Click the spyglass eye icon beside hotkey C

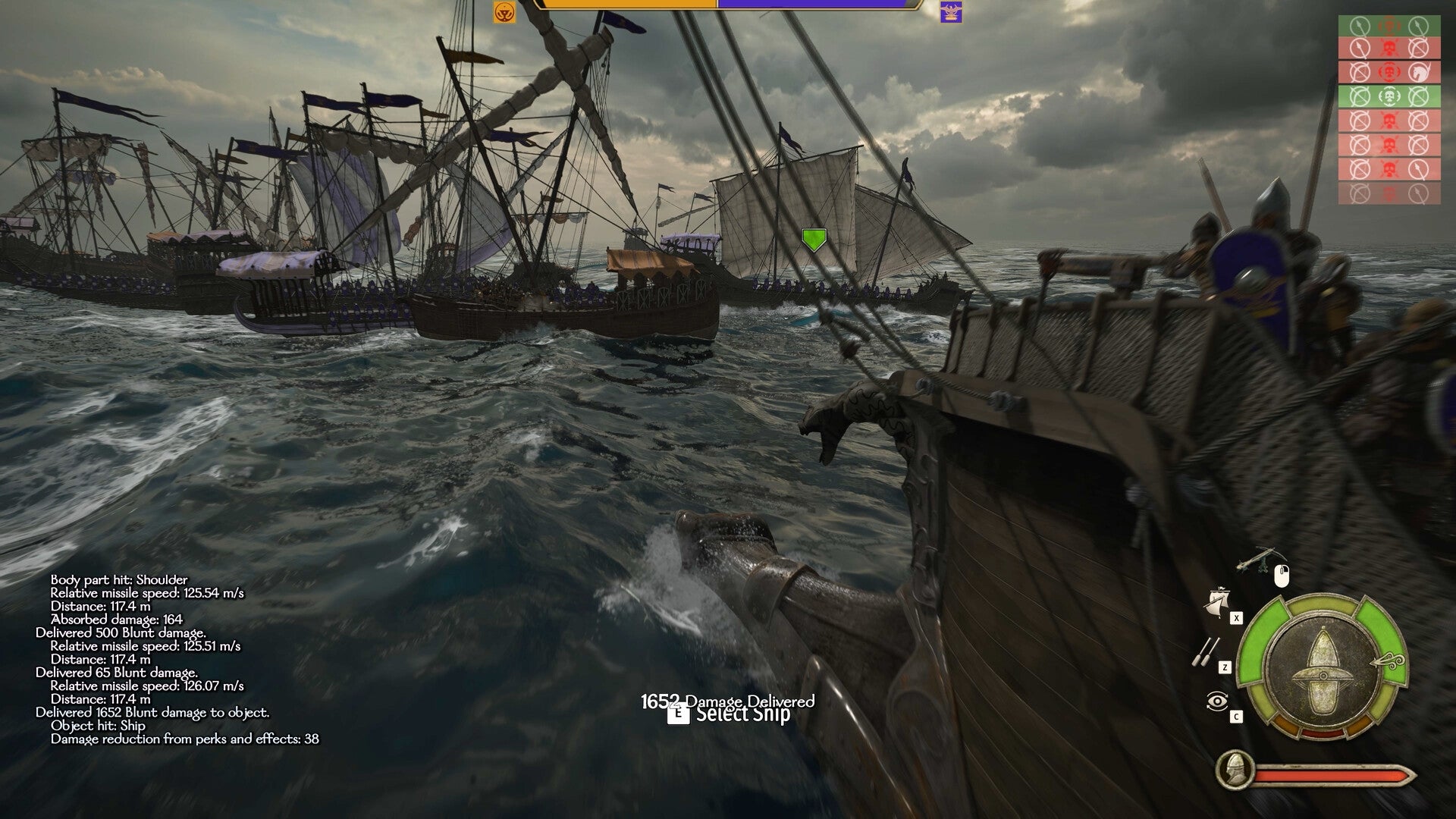(1217, 700)
